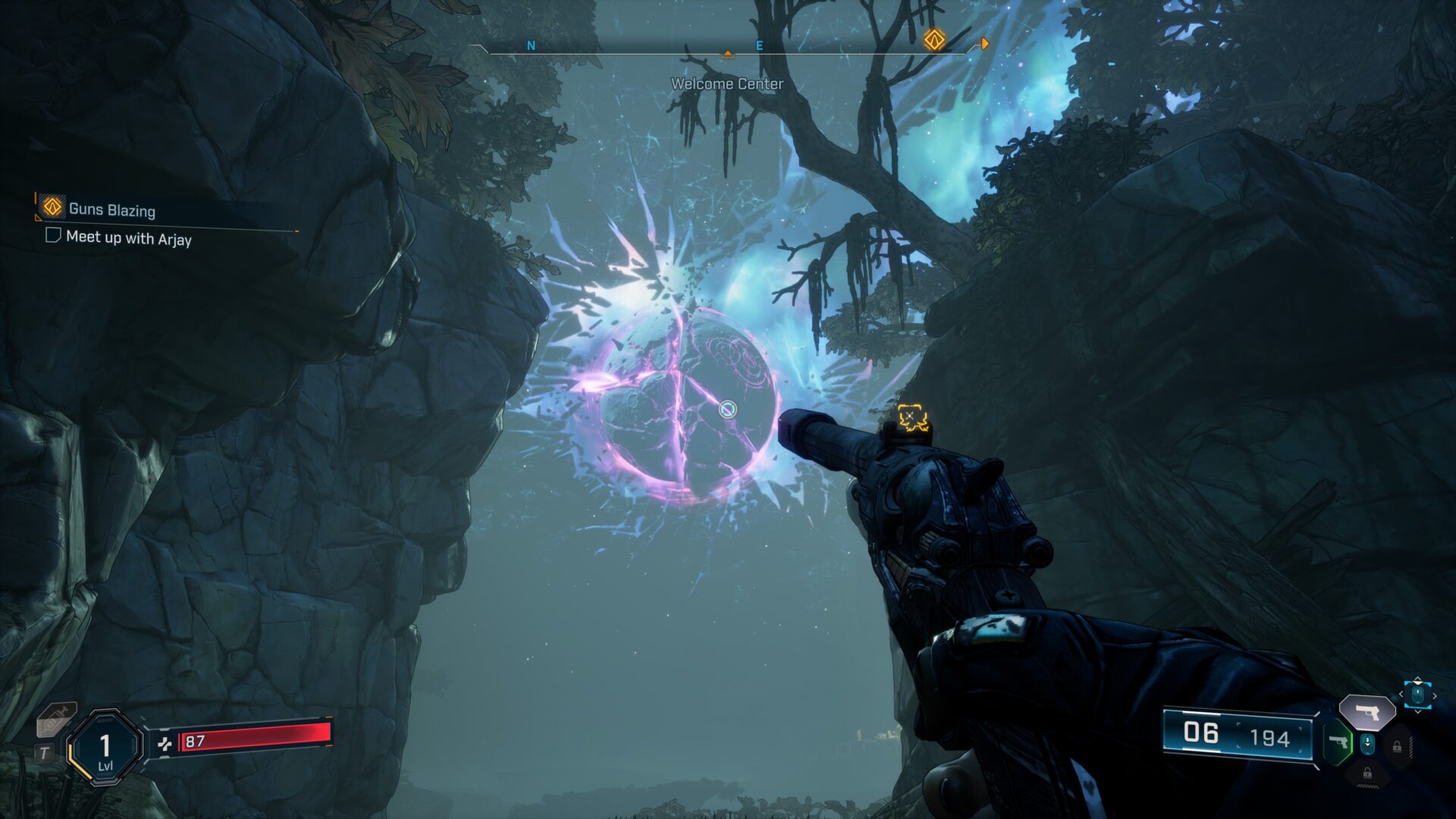Click the orange quest marker on the compass
This screenshot has width=1456, height=819.
[934, 39]
